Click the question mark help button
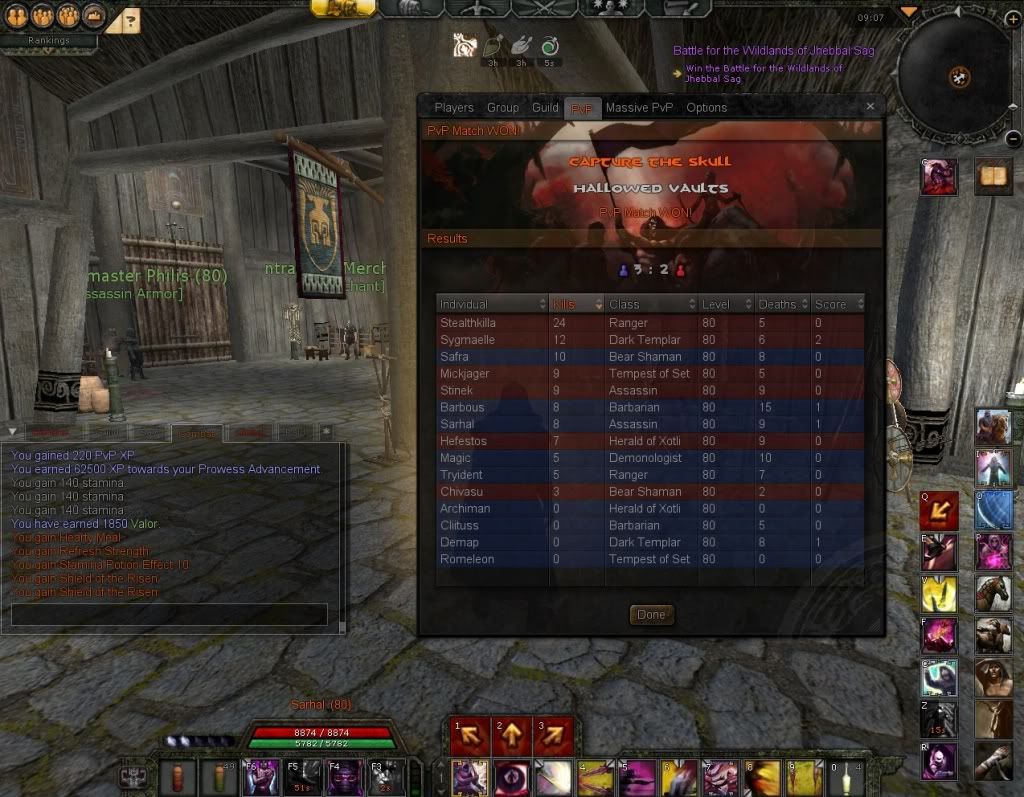The height and width of the screenshot is (797, 1024). tap(132, 19)
